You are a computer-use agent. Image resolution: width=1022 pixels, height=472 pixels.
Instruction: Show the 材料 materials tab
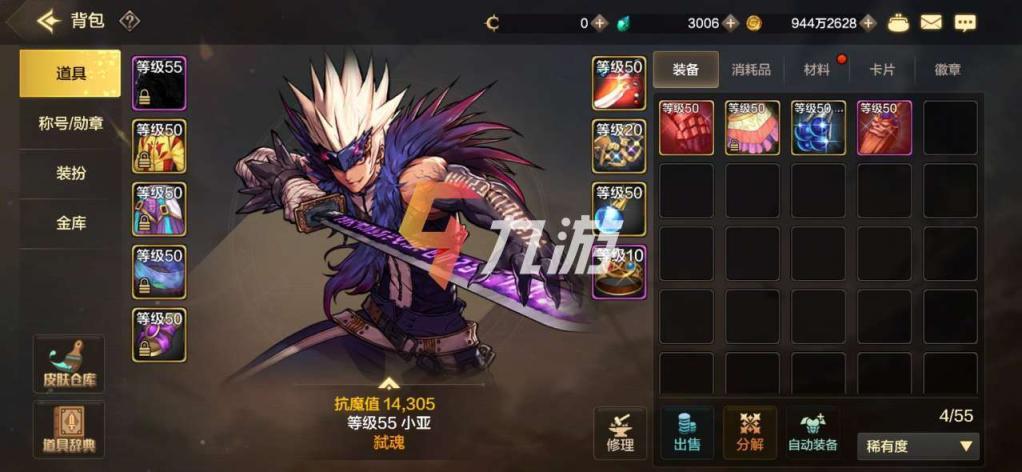(816, 69)
